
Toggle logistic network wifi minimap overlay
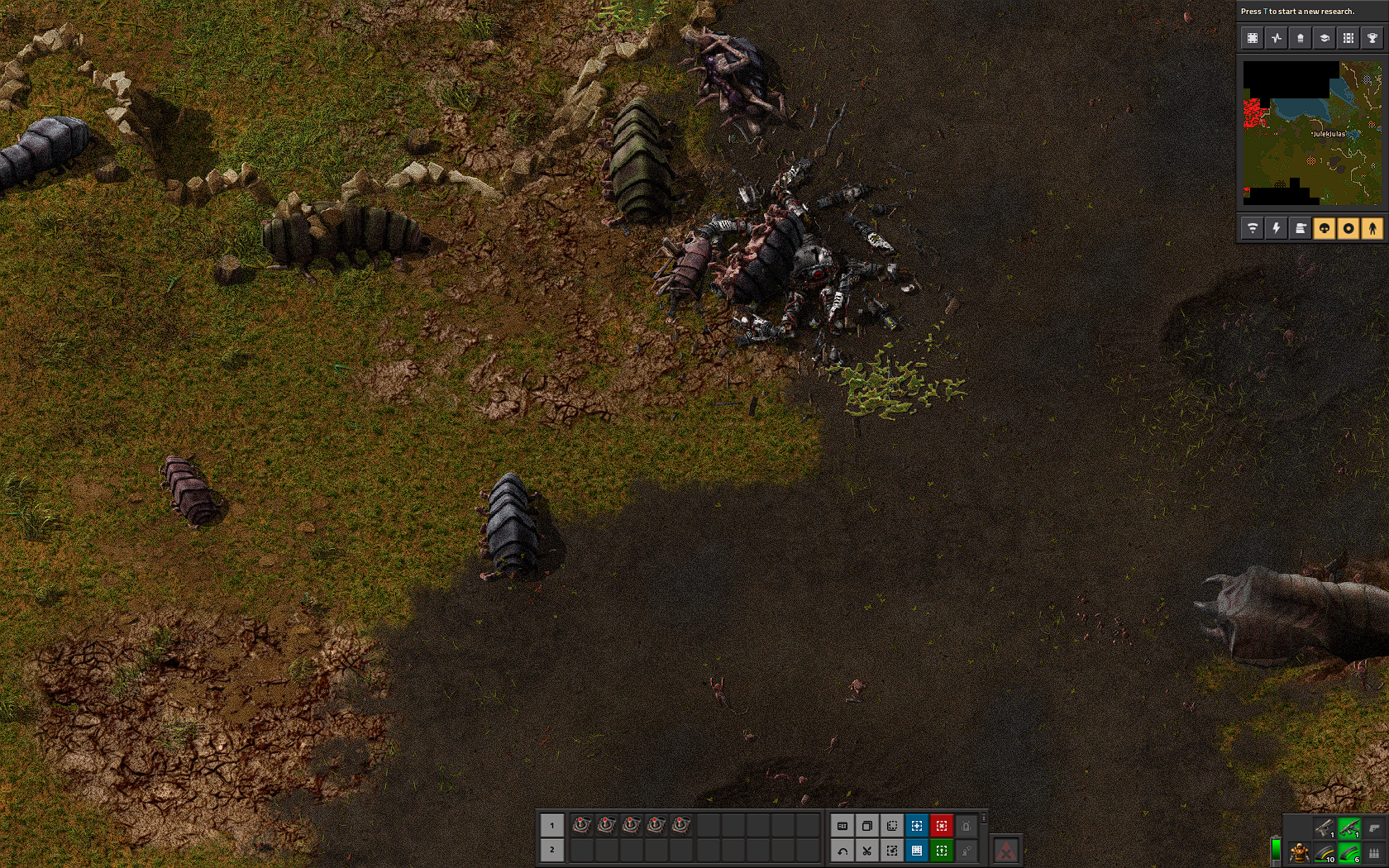point(1253,228)
